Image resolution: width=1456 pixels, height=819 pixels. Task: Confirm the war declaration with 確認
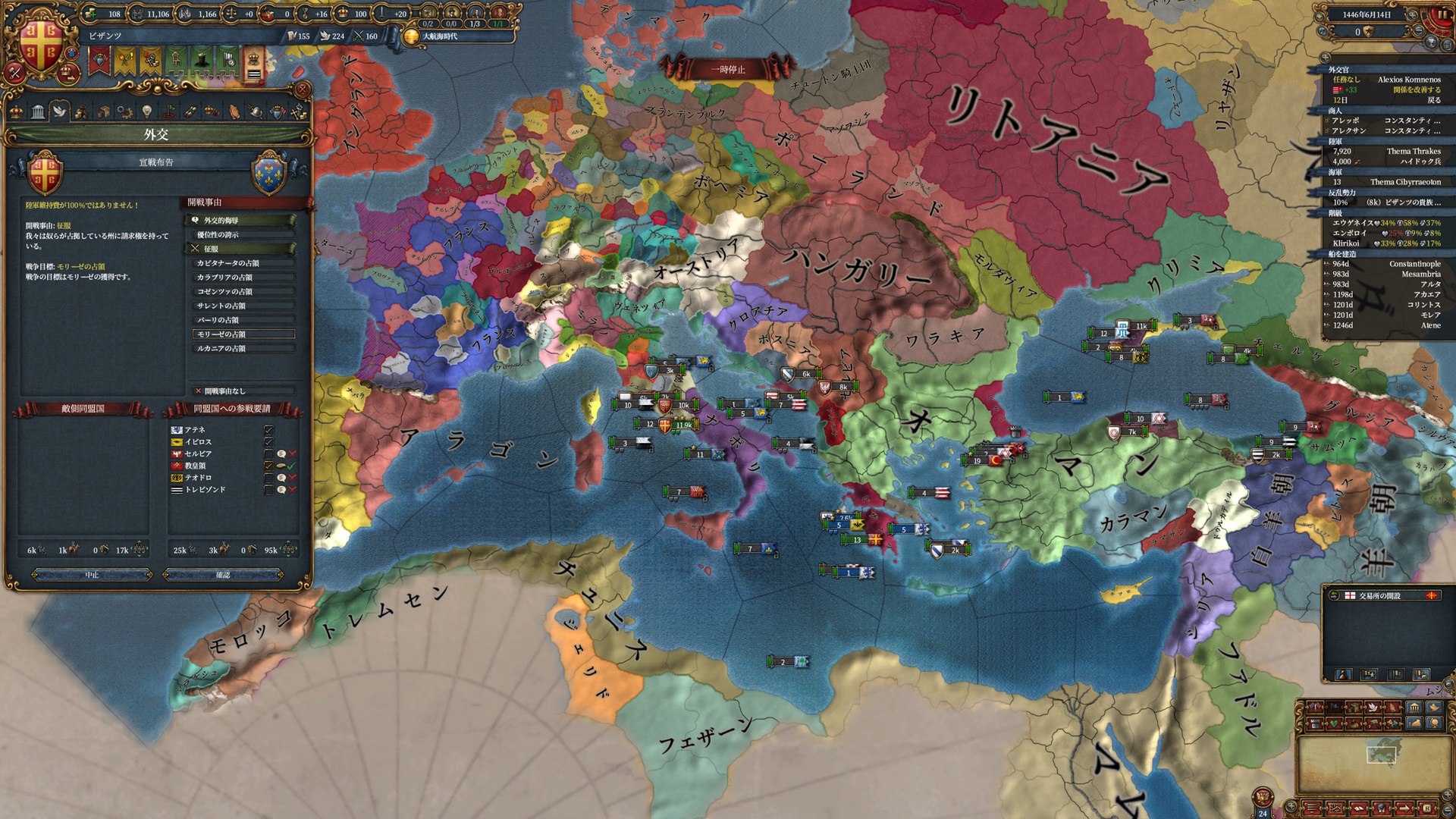tap(222, 575)
